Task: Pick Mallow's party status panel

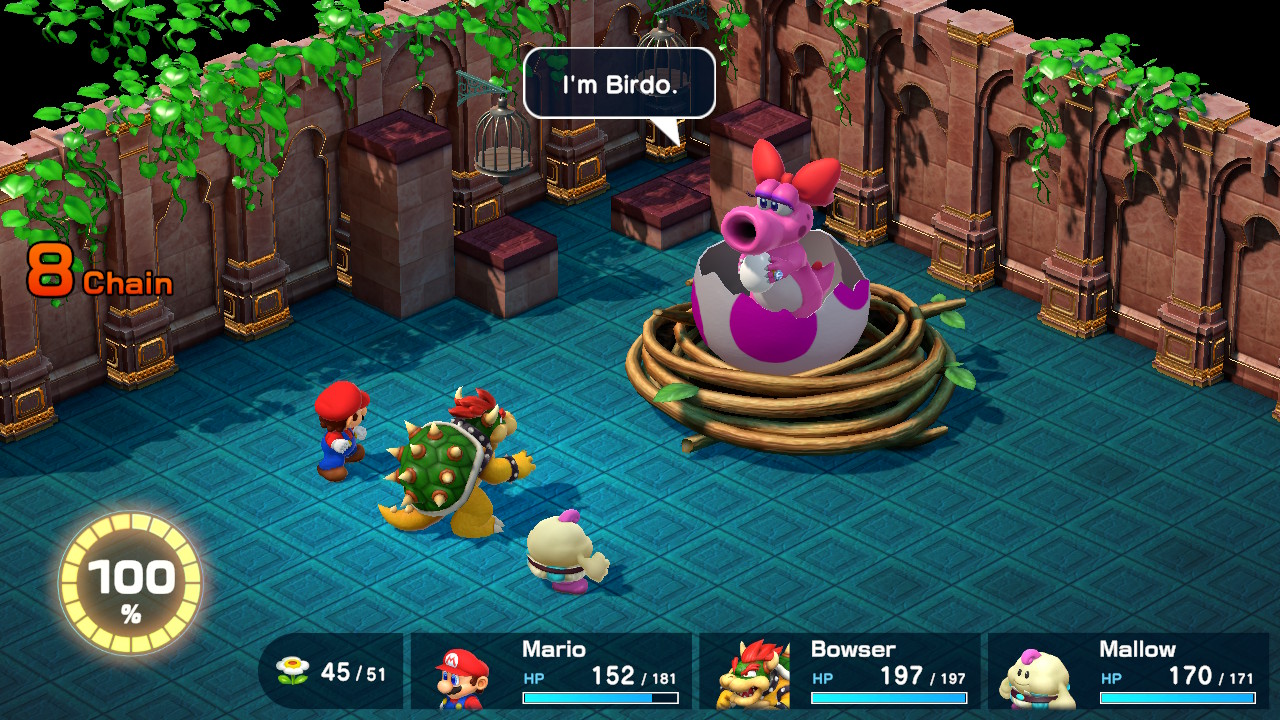Action: 1128,671
